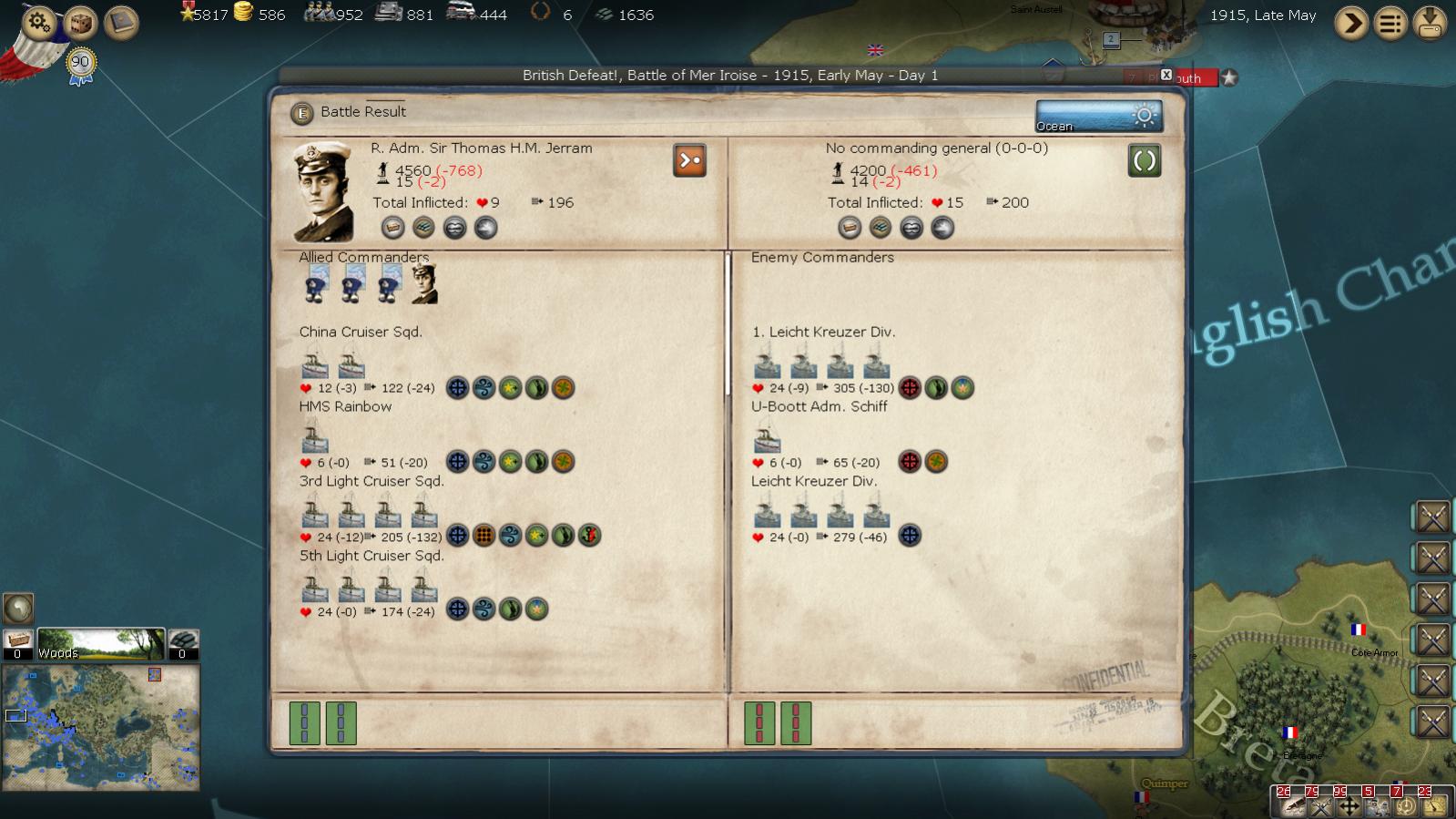Select the U-Boott Adm. Schiff entry
1456x819 pixels.
coord(819,406)
